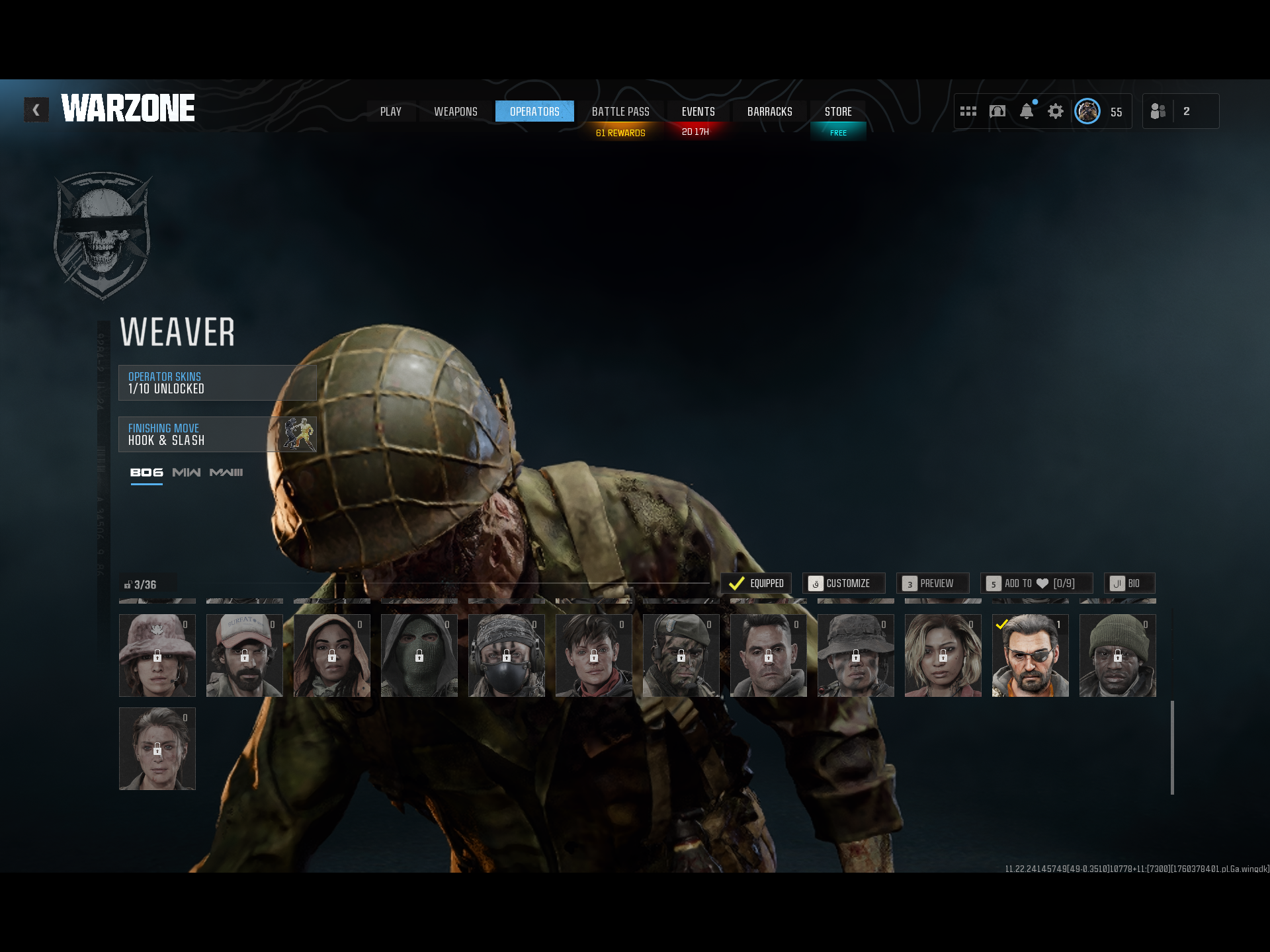Open the Events tab
1270x952 pixels.
coord(698,112)
